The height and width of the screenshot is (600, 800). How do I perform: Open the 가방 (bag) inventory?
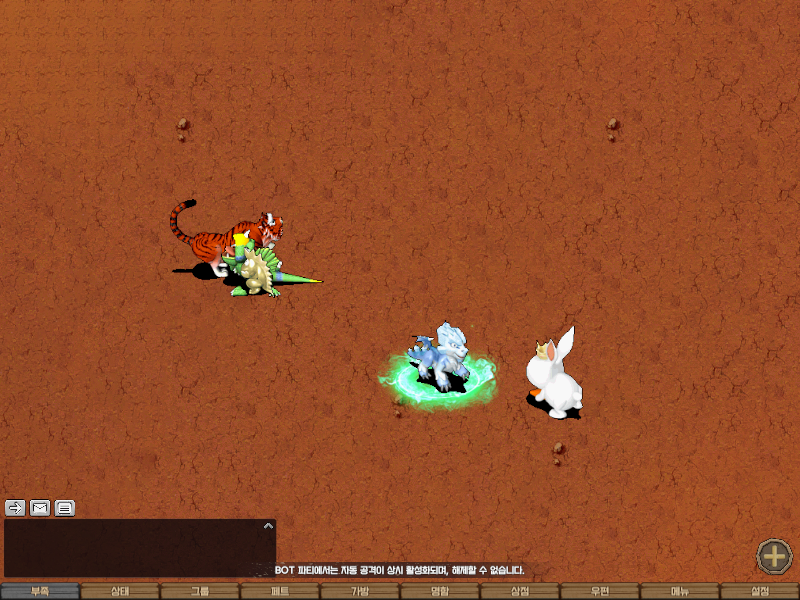360,591
